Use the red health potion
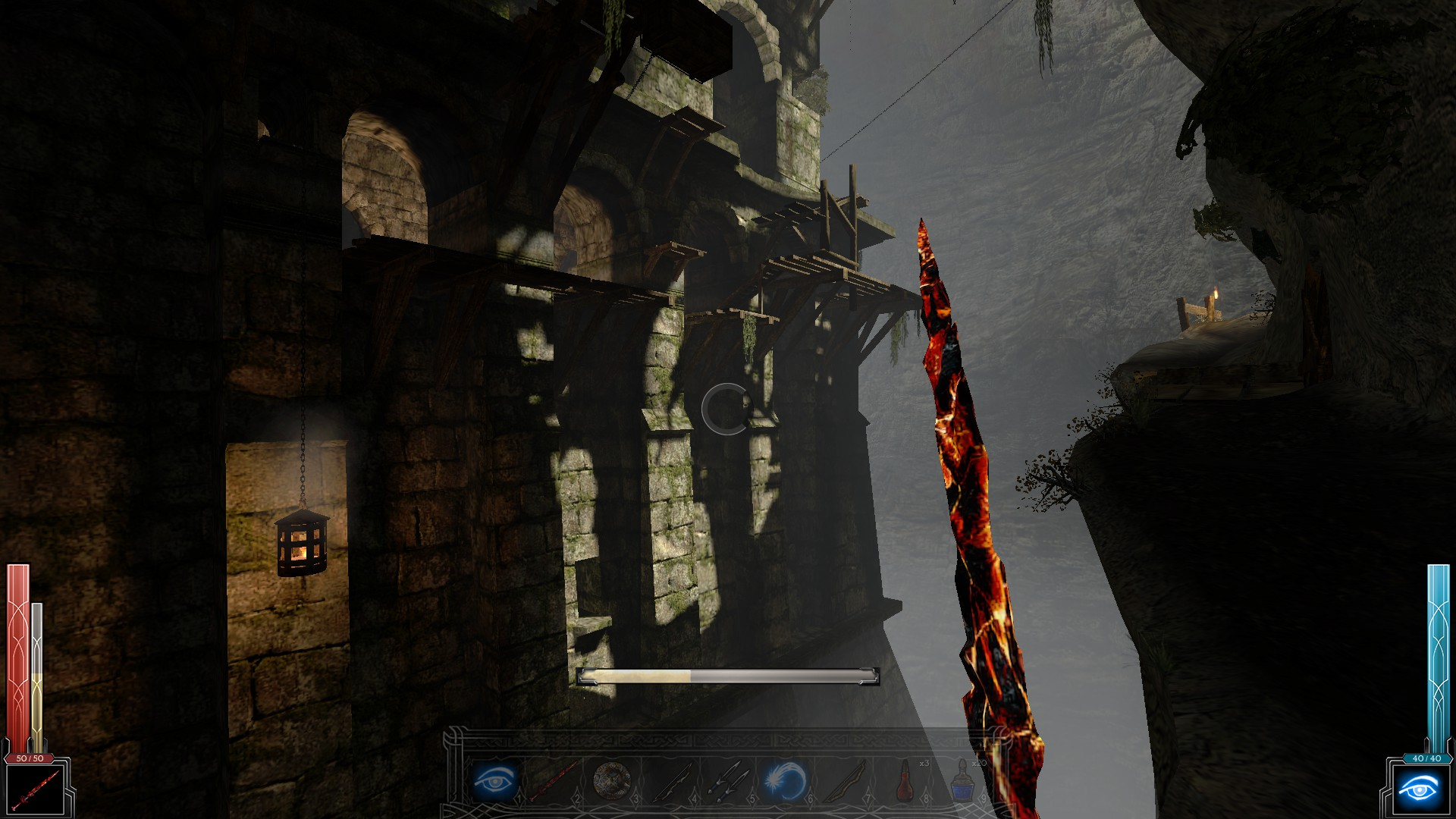 point(905,780)
